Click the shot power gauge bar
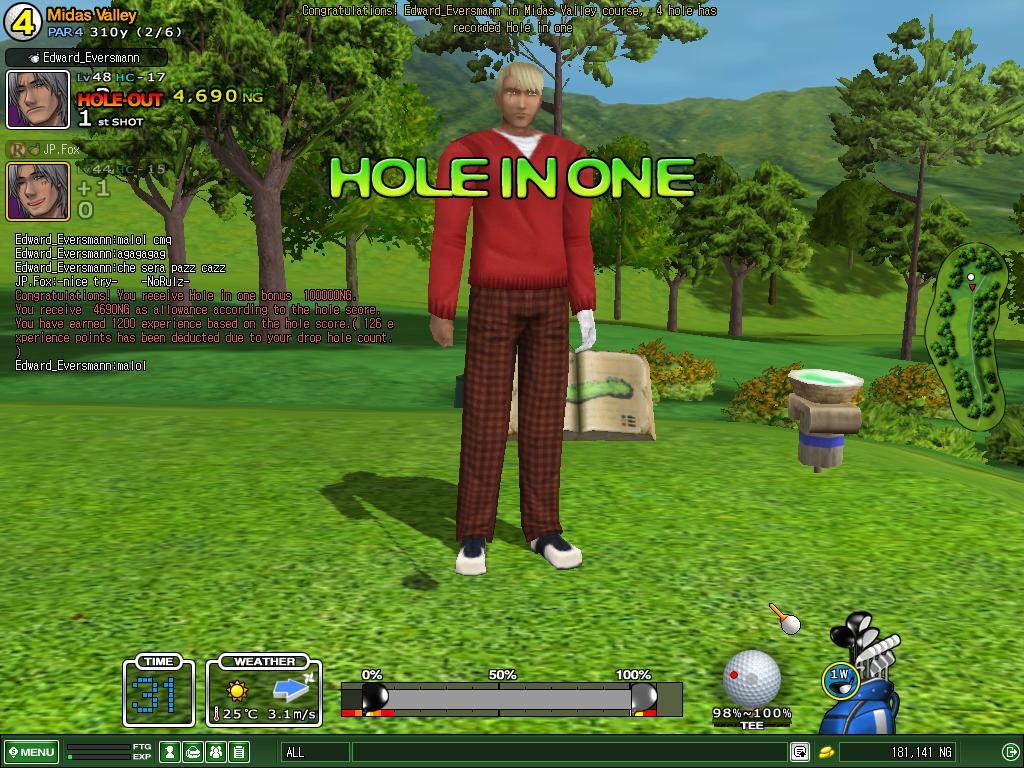 coord(510,698)
